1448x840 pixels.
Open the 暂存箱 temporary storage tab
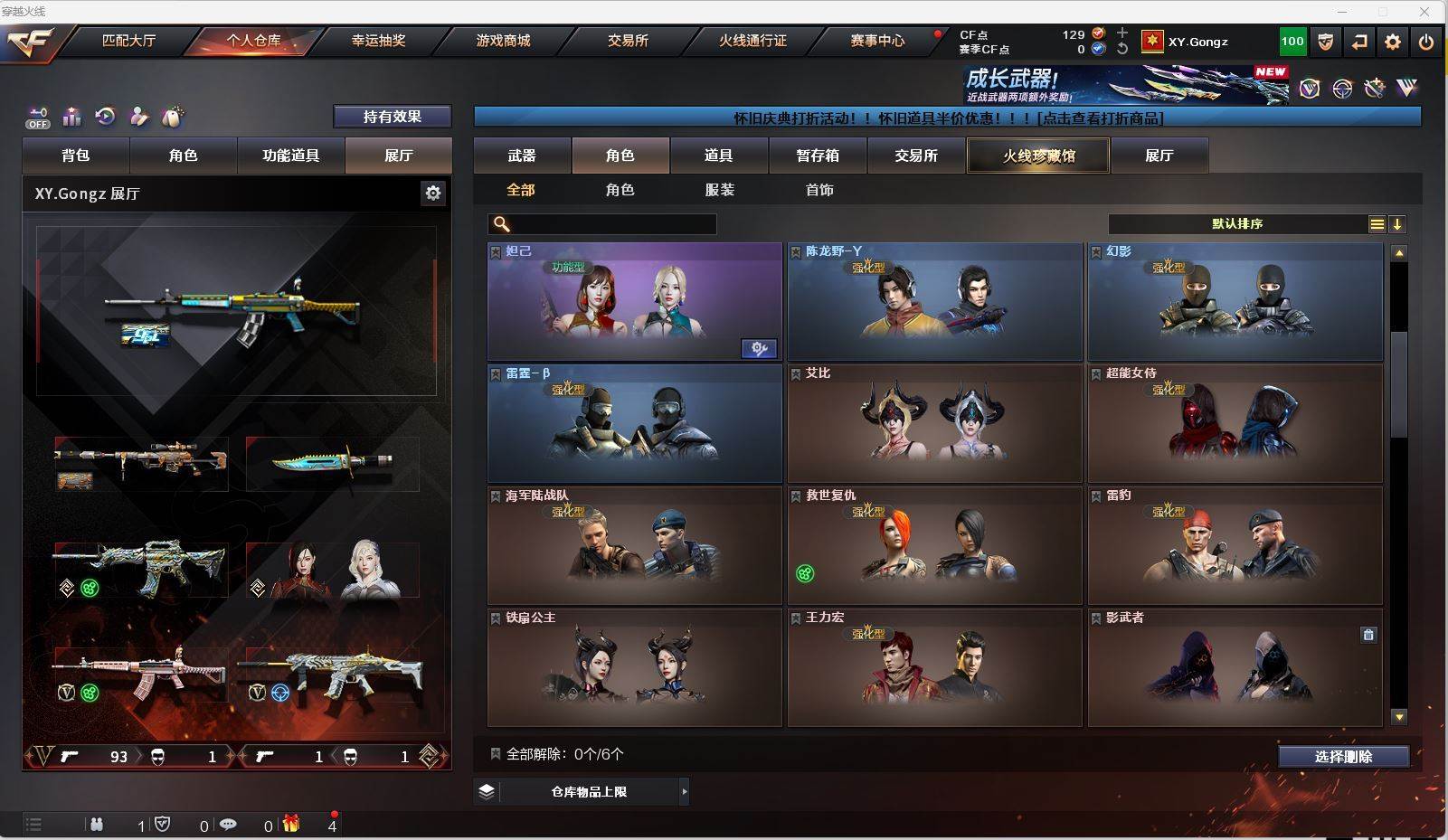818,156
